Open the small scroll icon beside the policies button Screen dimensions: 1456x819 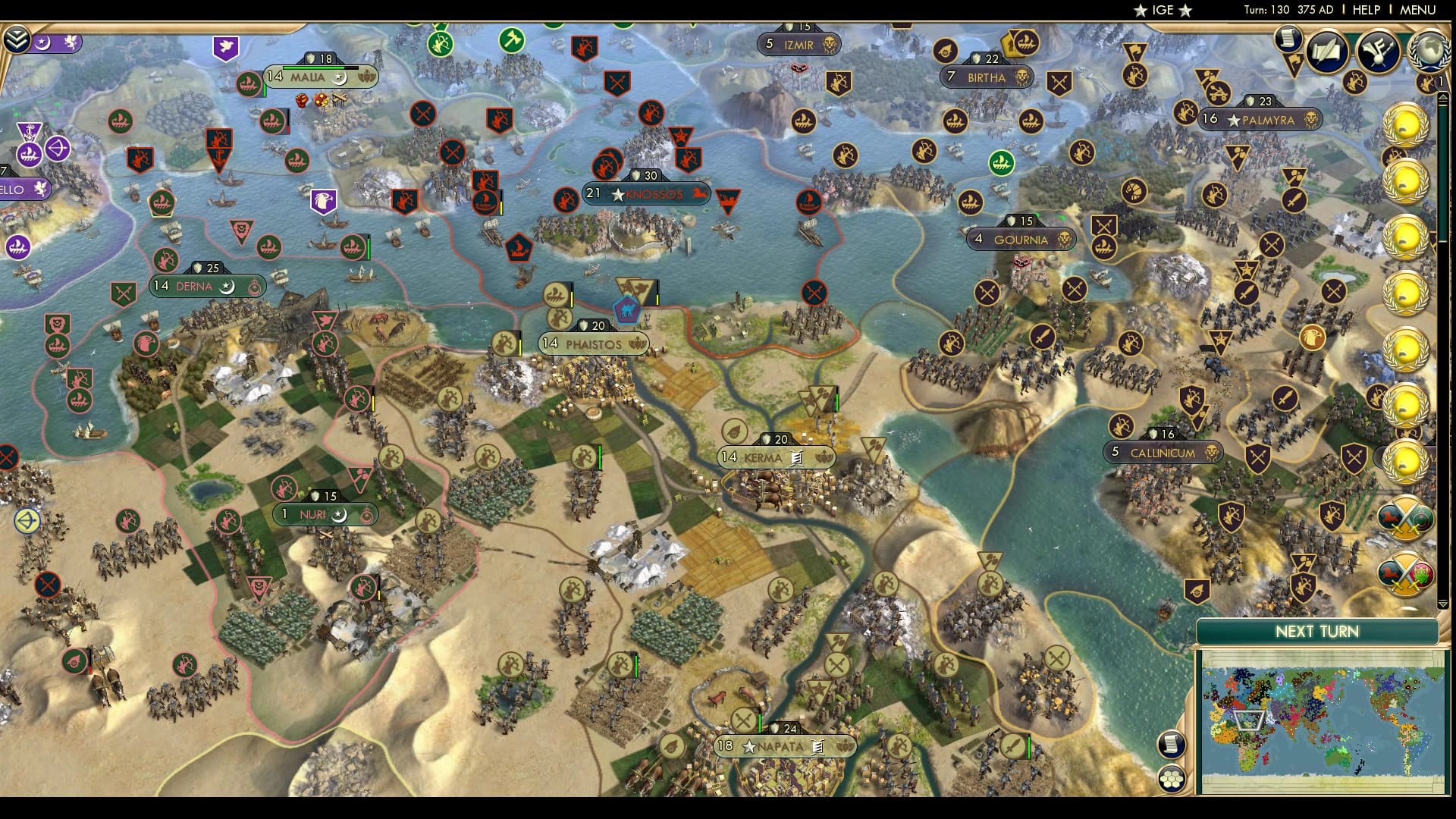[x=1287, y=38]
